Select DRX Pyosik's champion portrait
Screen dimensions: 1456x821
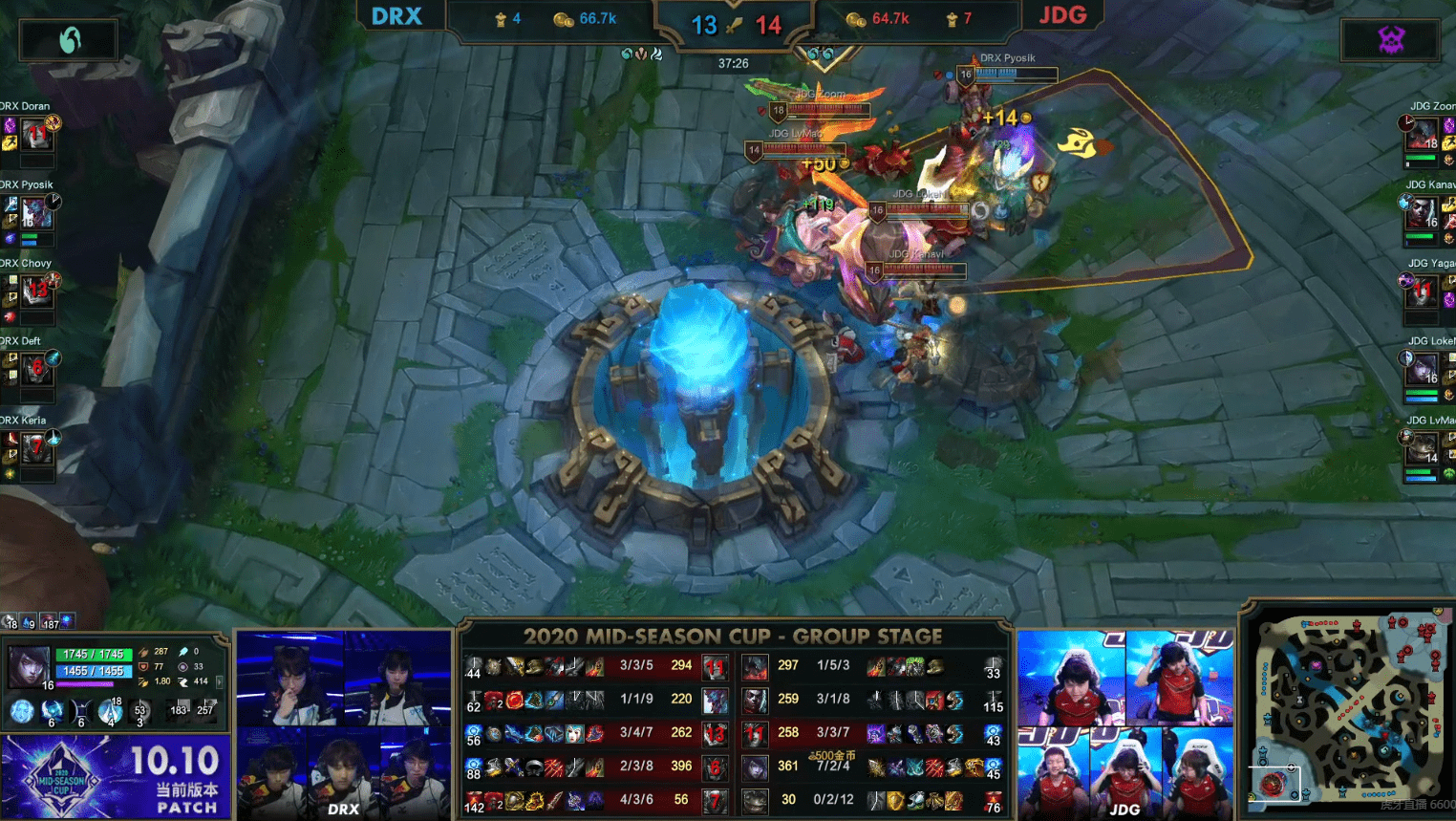(36, 213)
